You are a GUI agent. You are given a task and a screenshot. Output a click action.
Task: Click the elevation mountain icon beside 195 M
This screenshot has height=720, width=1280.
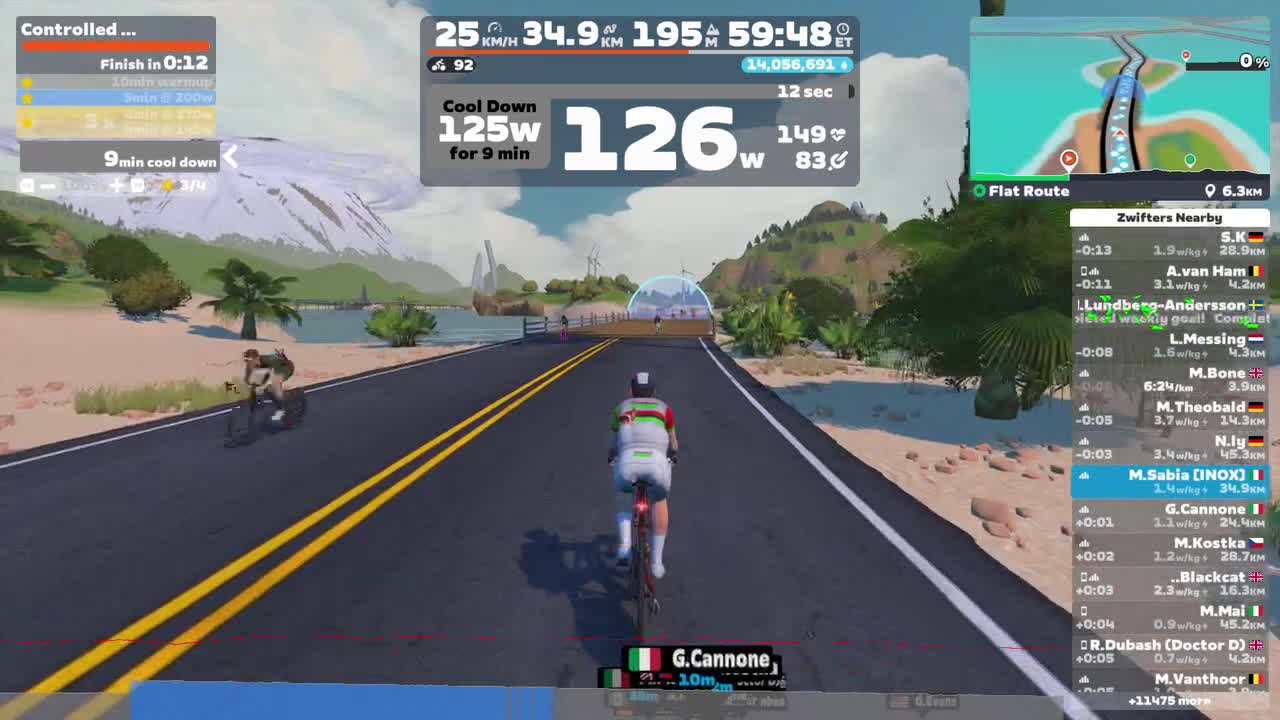coord(714,30)
